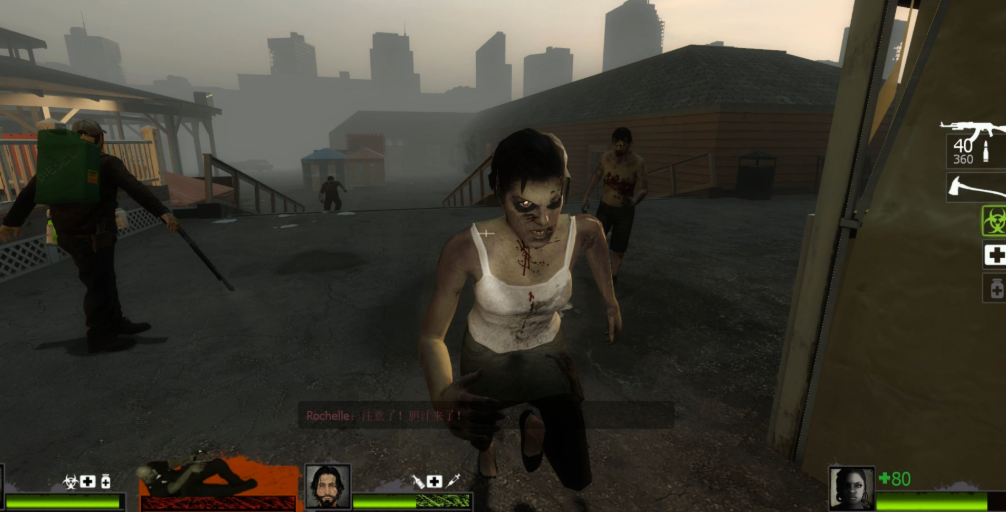Switch to the fire axe melee slot
Image resolution: width=1006 pixels, height=512 pixels.
[x=978, y=186]
